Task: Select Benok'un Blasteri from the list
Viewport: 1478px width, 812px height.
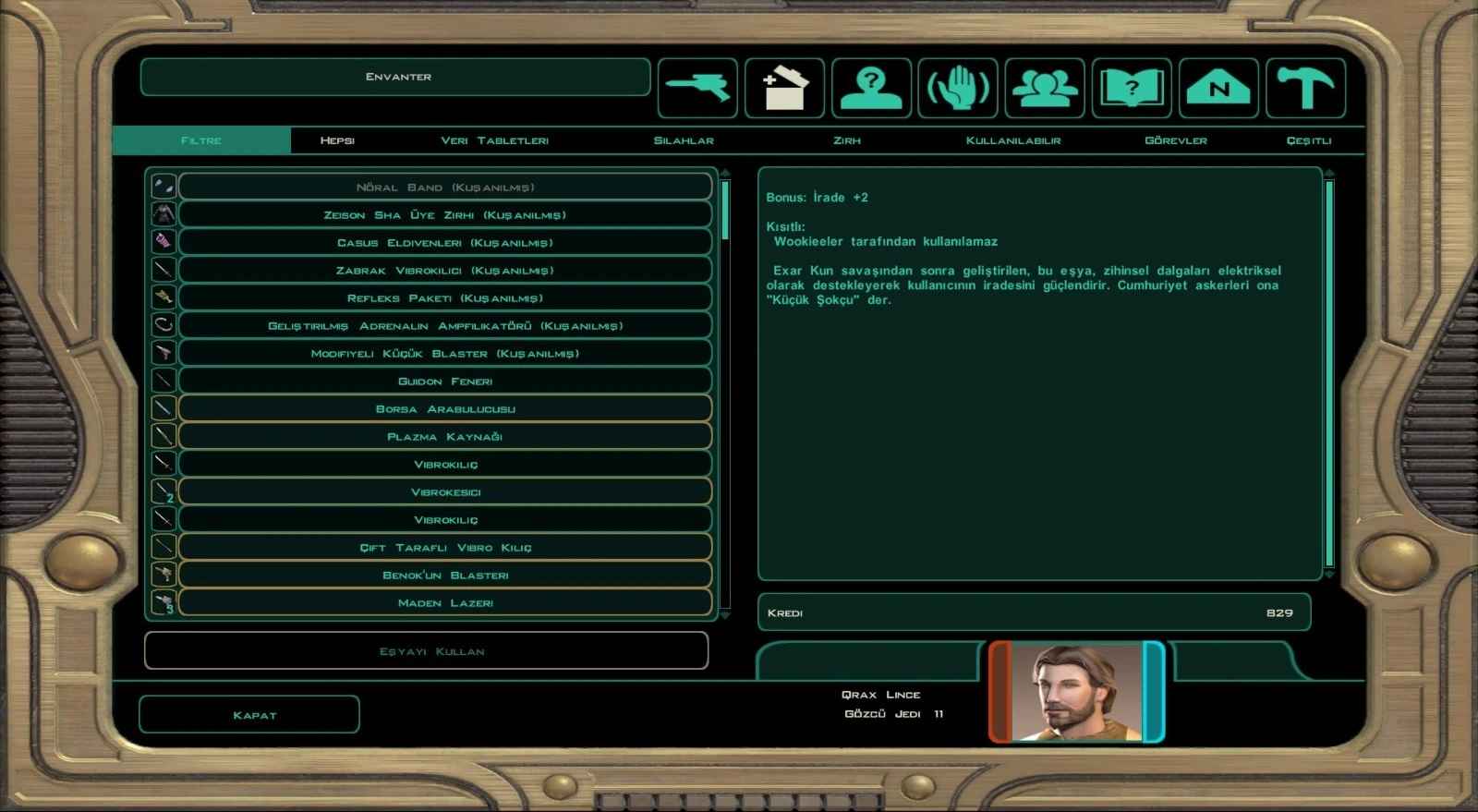Action: [x=445, y=575]
